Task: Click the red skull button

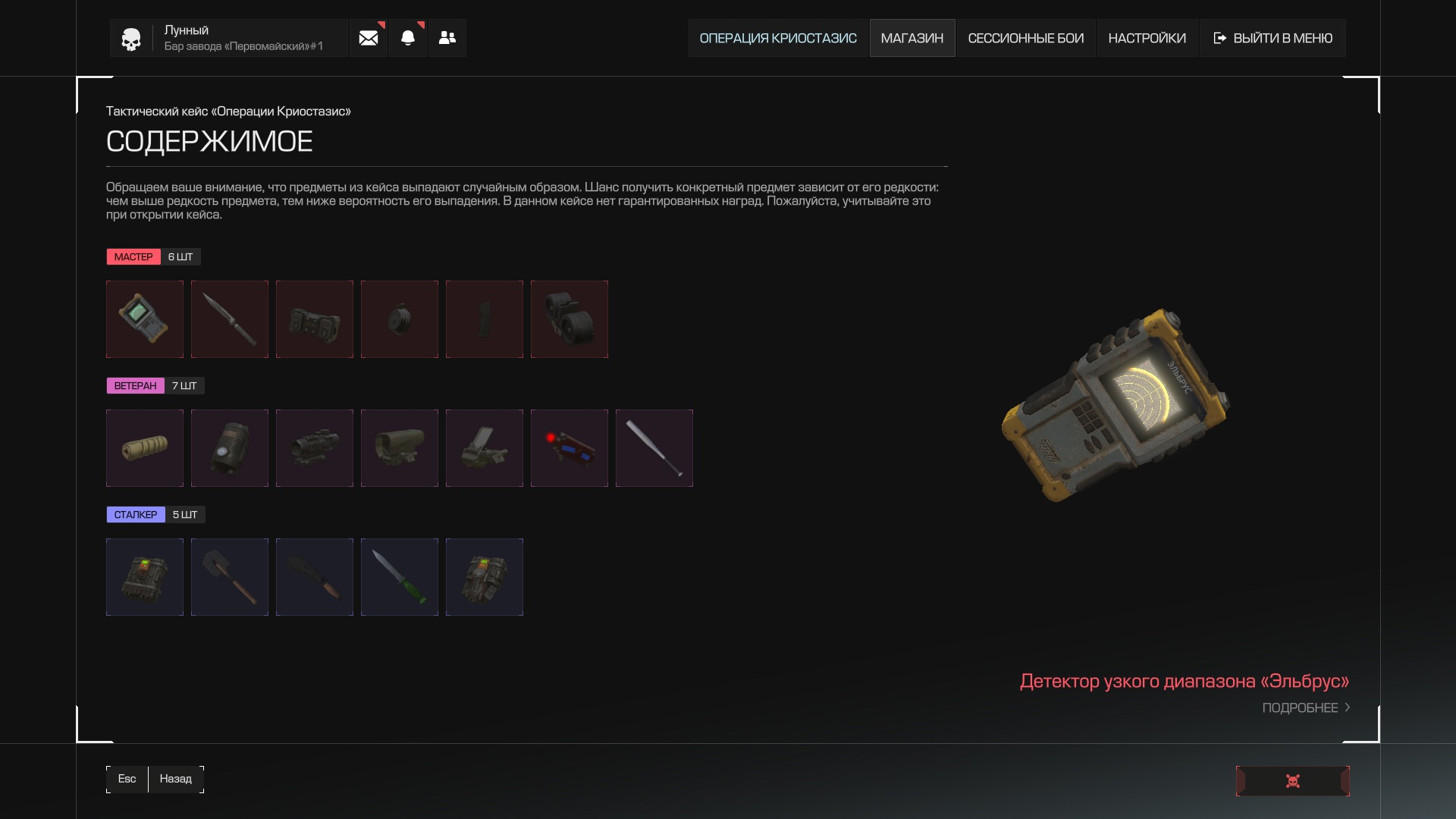Action: pos(1292,781)
